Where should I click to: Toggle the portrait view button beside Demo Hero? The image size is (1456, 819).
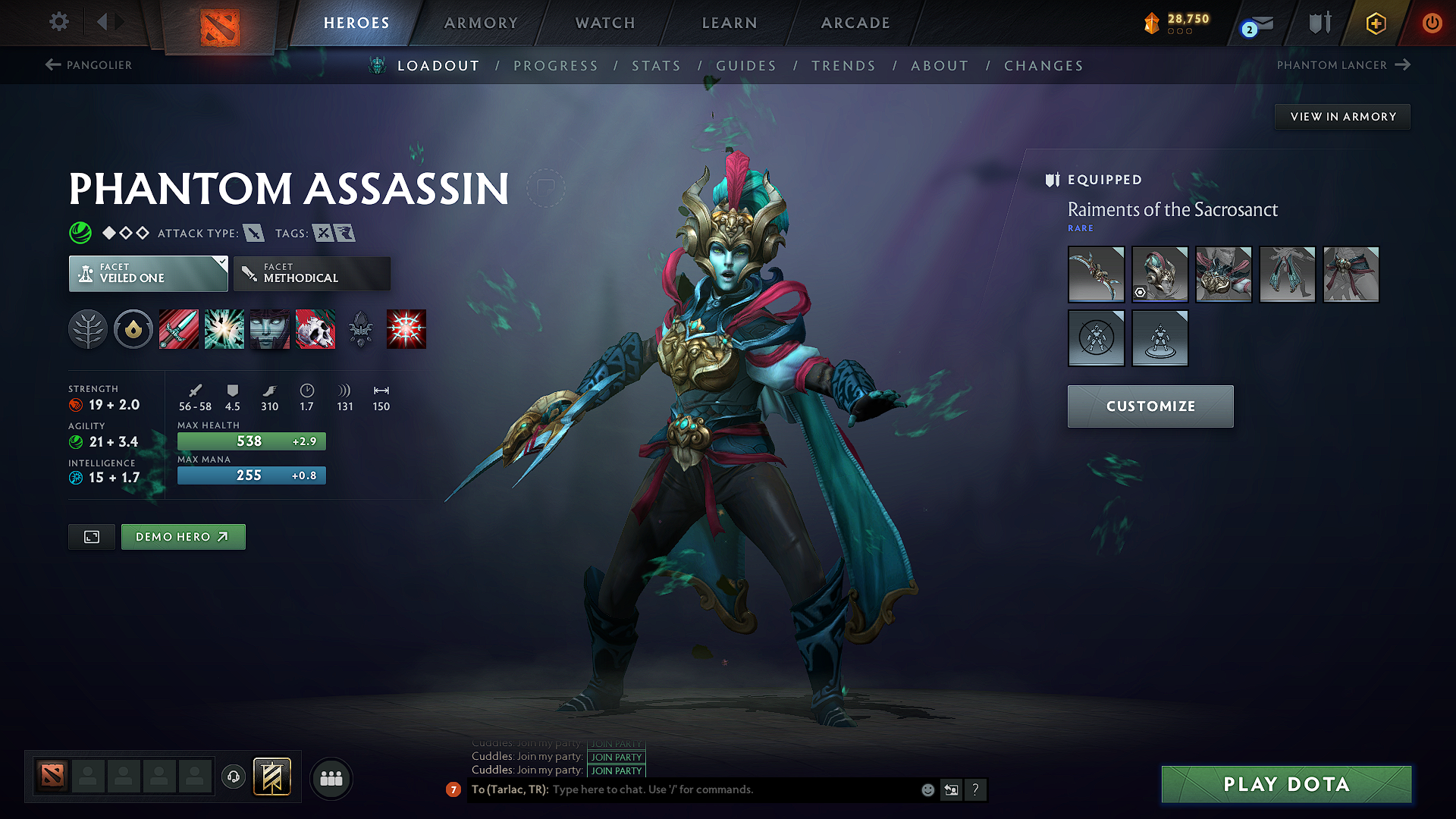(x=91, y=536)
